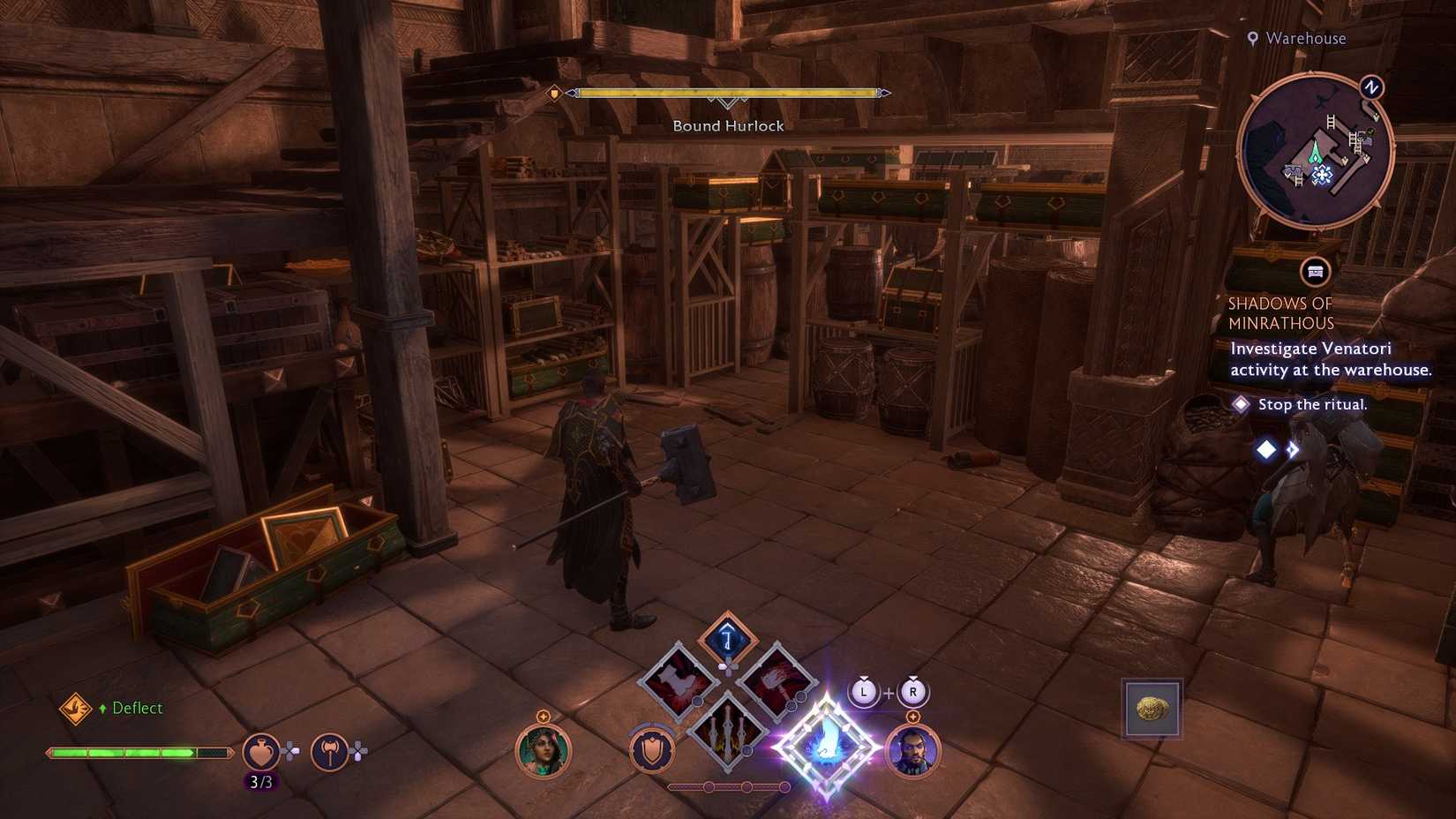Image resolution: width=1456 pixels, height=819 pixels.
Task: Expand the right companion portrait plus marker
Action: point(912,718)
